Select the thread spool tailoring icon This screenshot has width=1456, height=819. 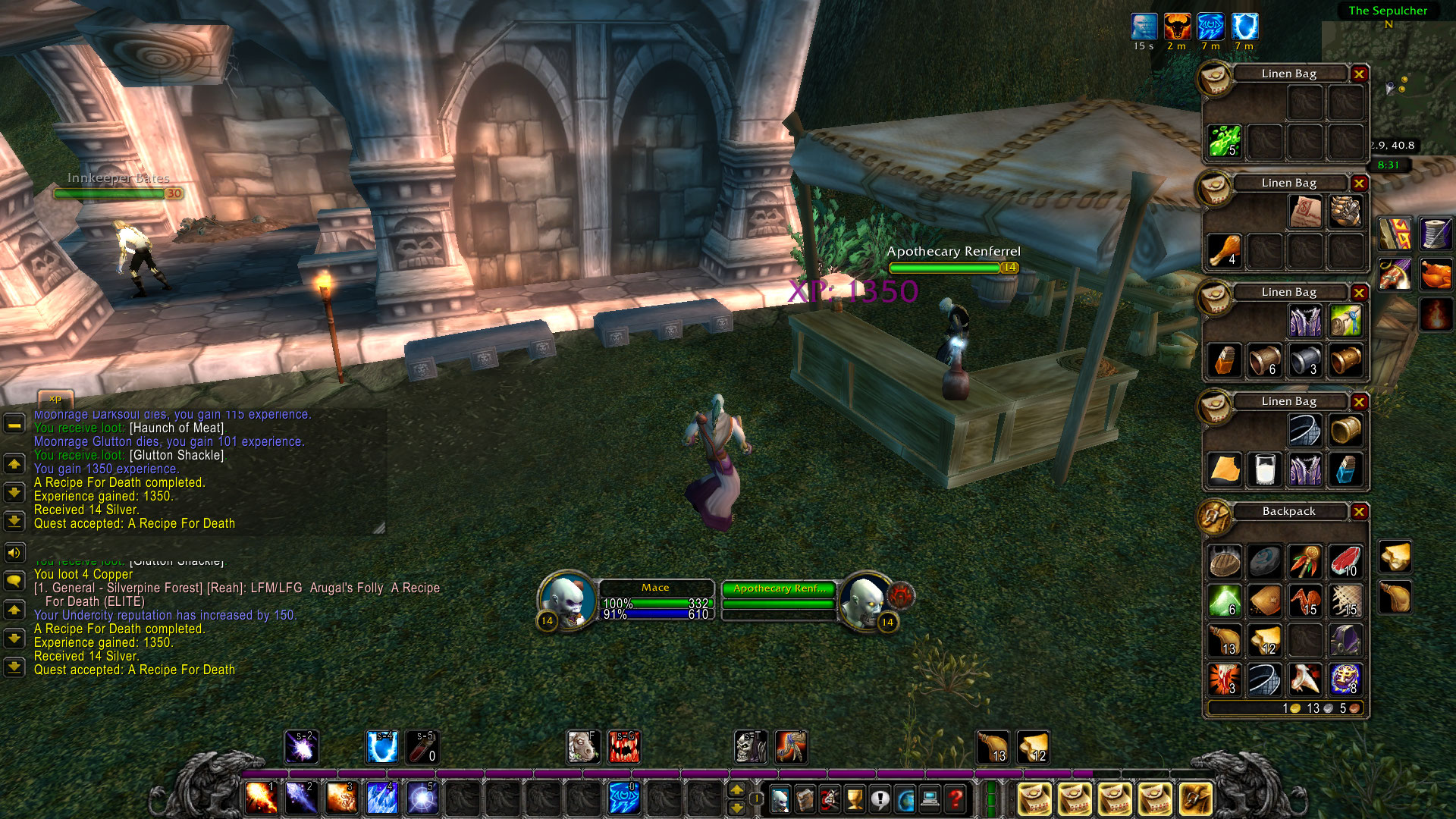(x=1436, y=234)
